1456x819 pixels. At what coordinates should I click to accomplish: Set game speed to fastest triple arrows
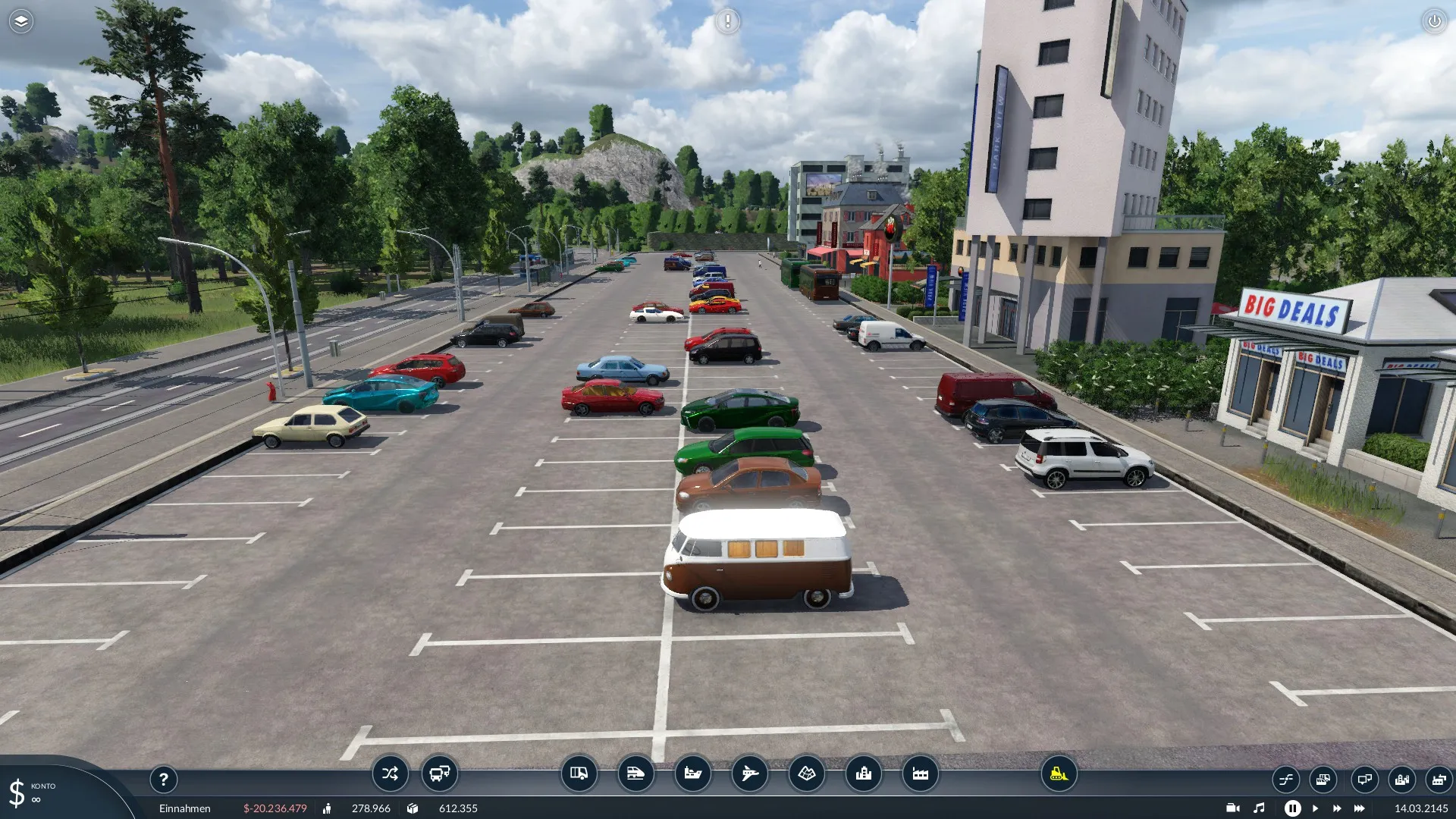(x=1360, y=808)
